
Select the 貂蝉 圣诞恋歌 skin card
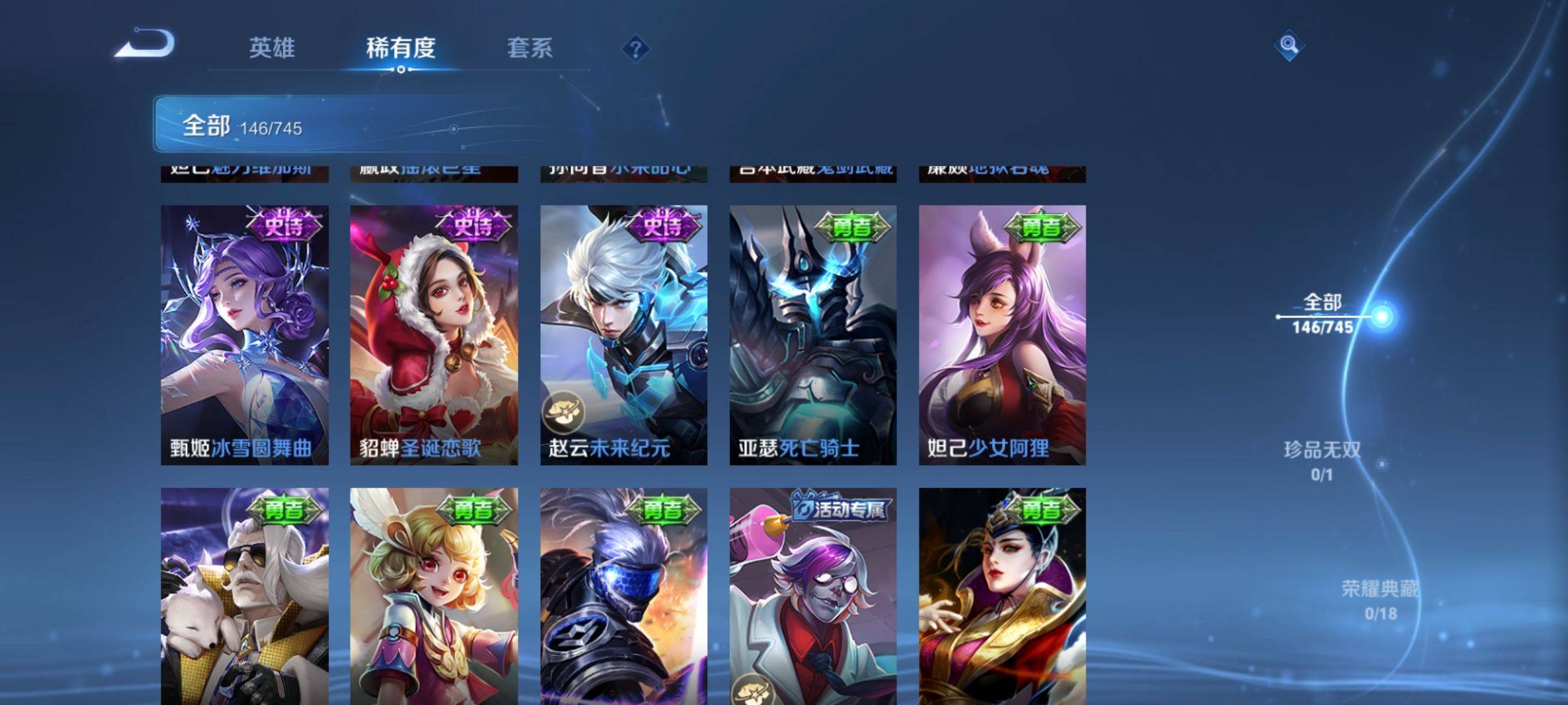(434, 334)
